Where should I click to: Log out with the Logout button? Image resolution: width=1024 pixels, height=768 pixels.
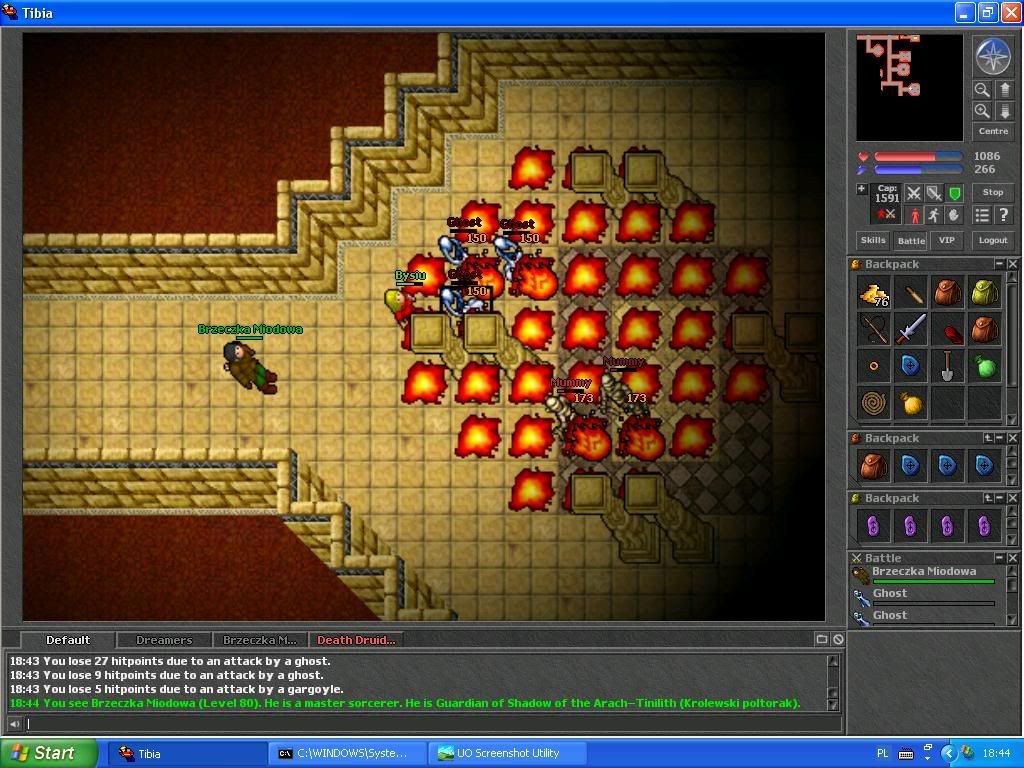(993, 240)
